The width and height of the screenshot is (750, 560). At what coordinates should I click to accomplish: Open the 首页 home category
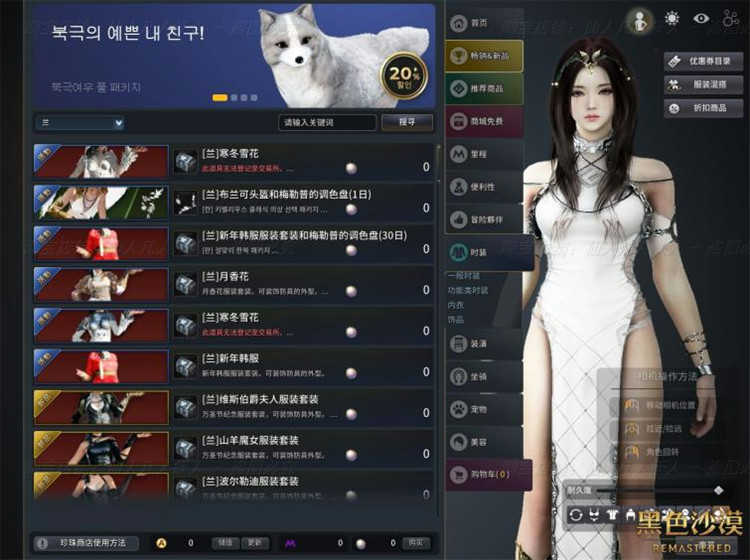click(483, 23)
